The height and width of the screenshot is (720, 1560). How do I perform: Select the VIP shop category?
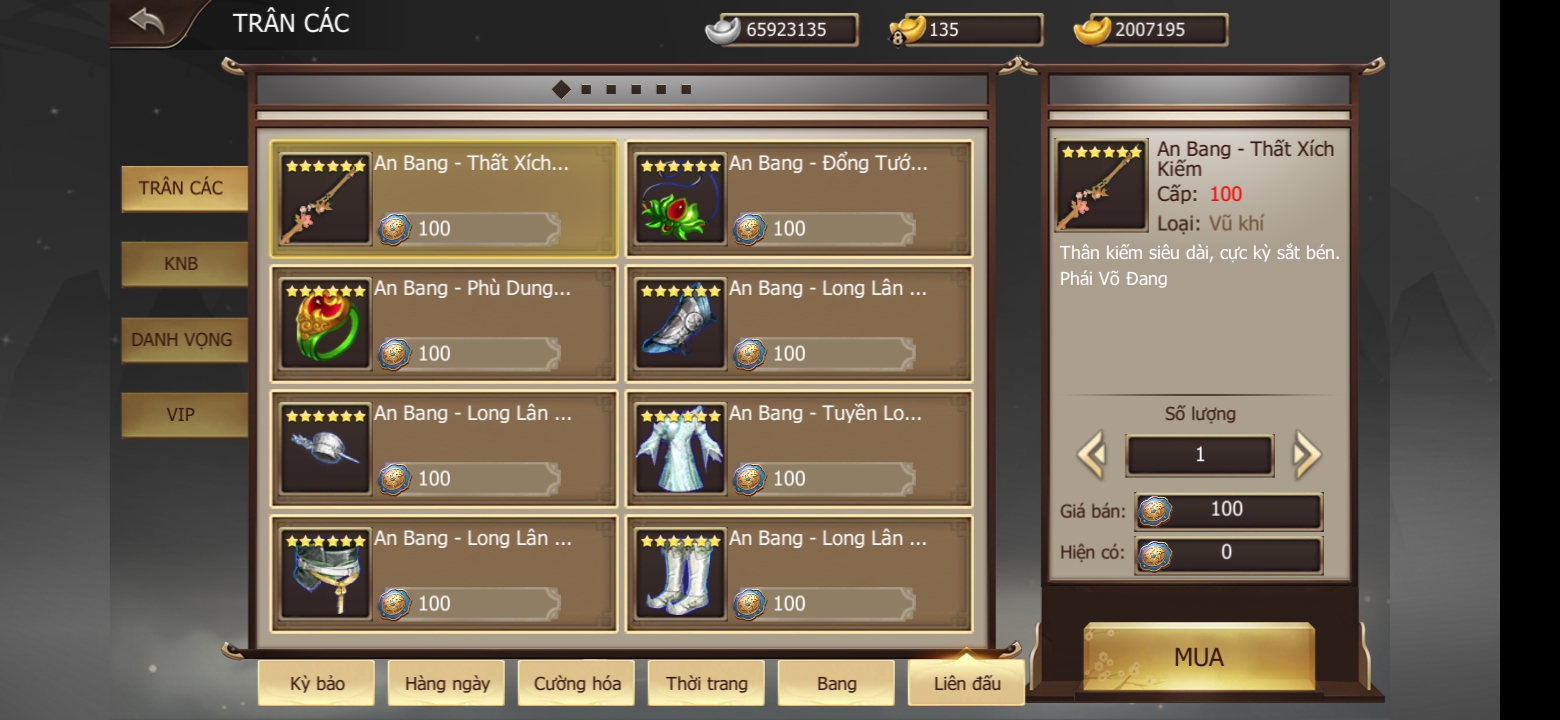click(183, 415)
